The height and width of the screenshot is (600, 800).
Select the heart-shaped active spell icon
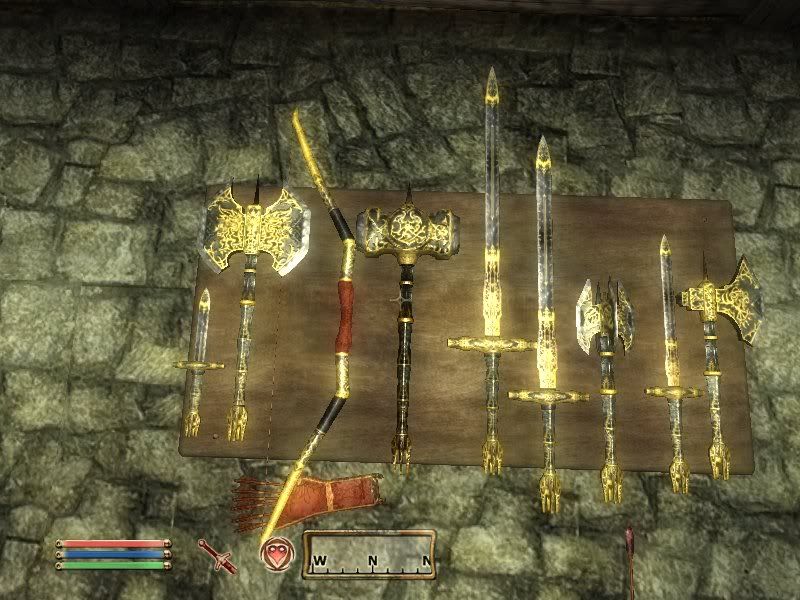click(x=278, y=553)
